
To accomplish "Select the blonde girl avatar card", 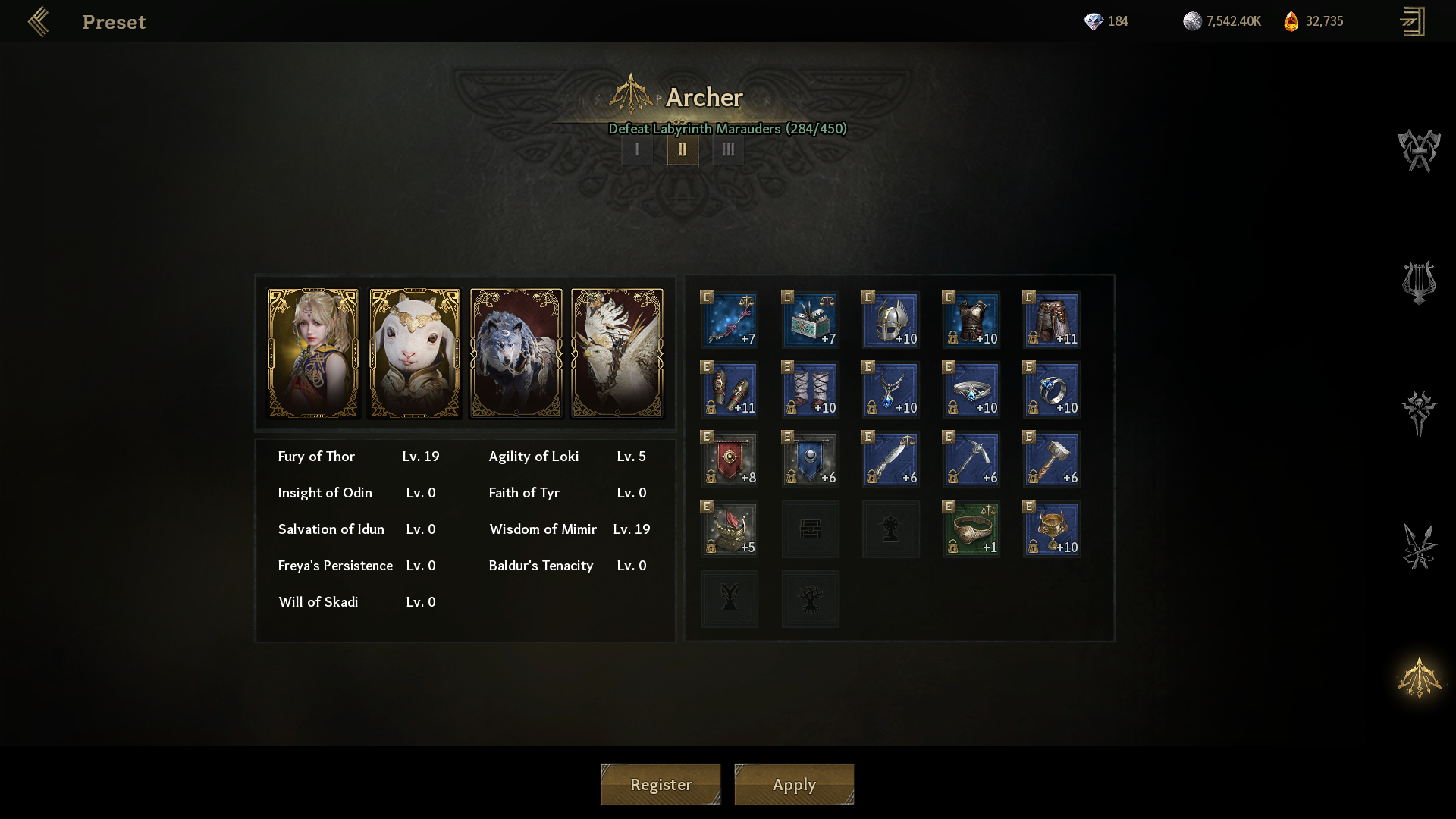I will coord(313,353).
